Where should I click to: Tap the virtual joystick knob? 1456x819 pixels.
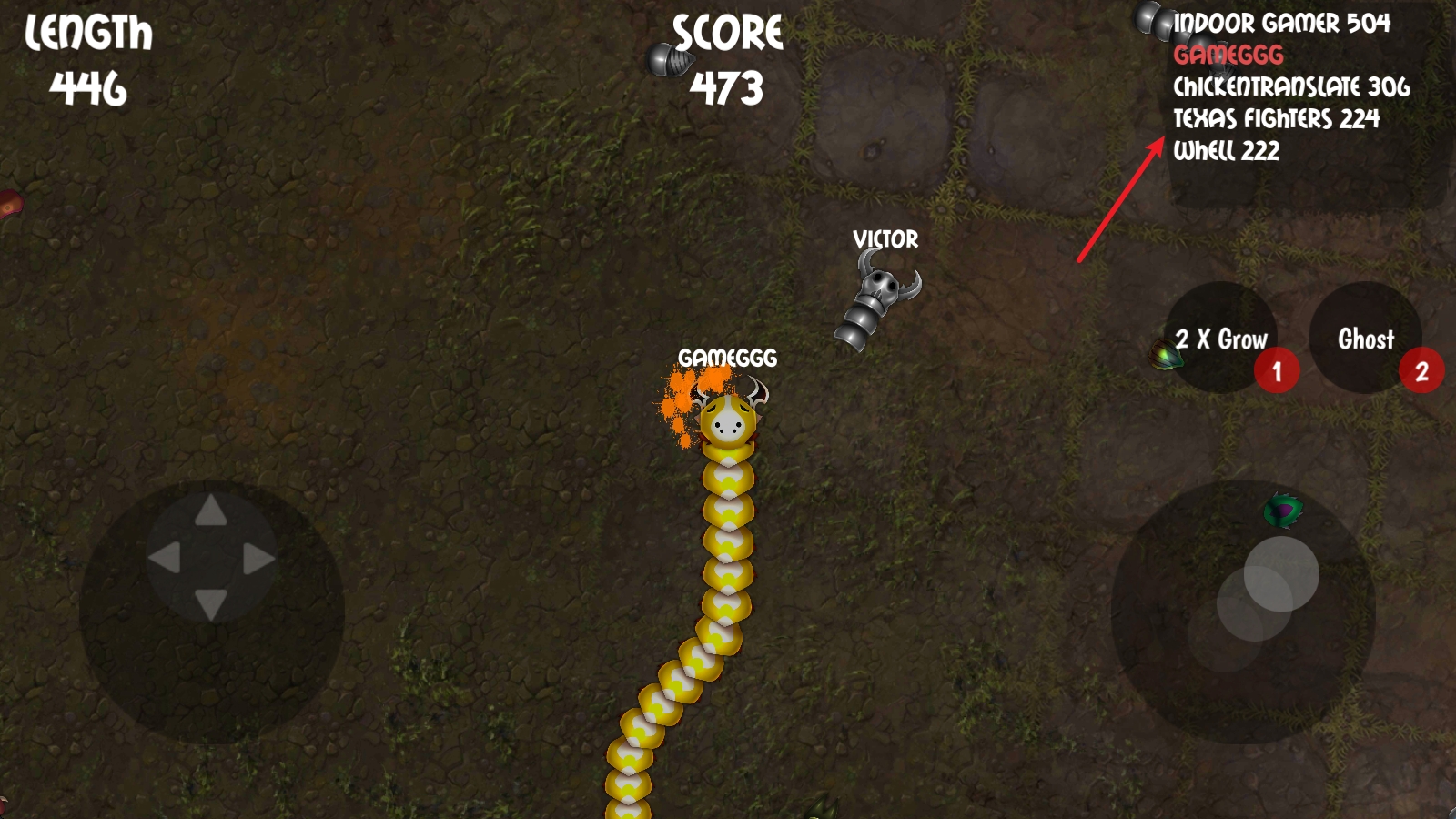(x=1280, y=573)
